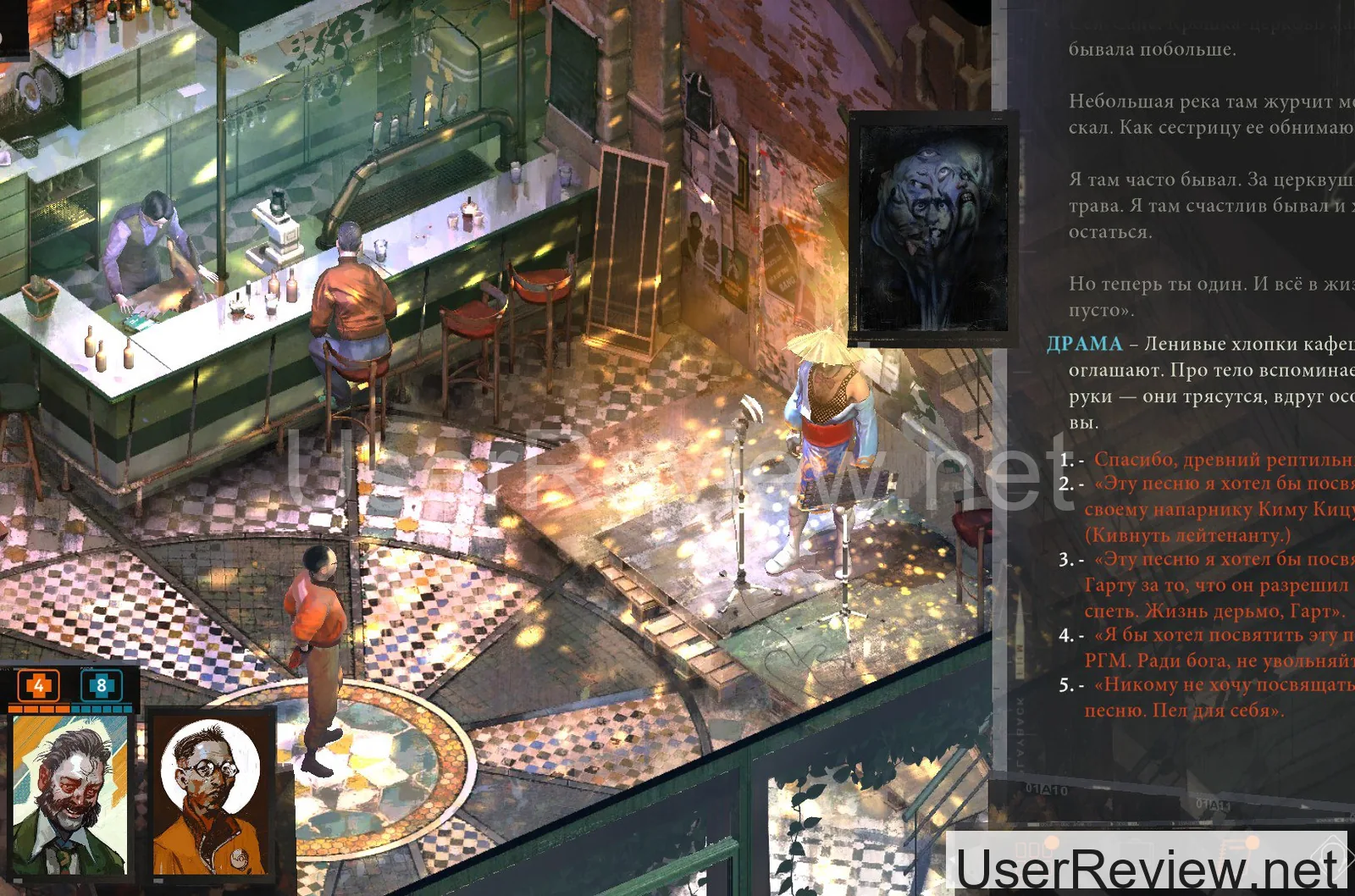The image size is (1355, 896).
Task: Choose reply four dedicating song to RCM
Action: (x=1219, y=647)
